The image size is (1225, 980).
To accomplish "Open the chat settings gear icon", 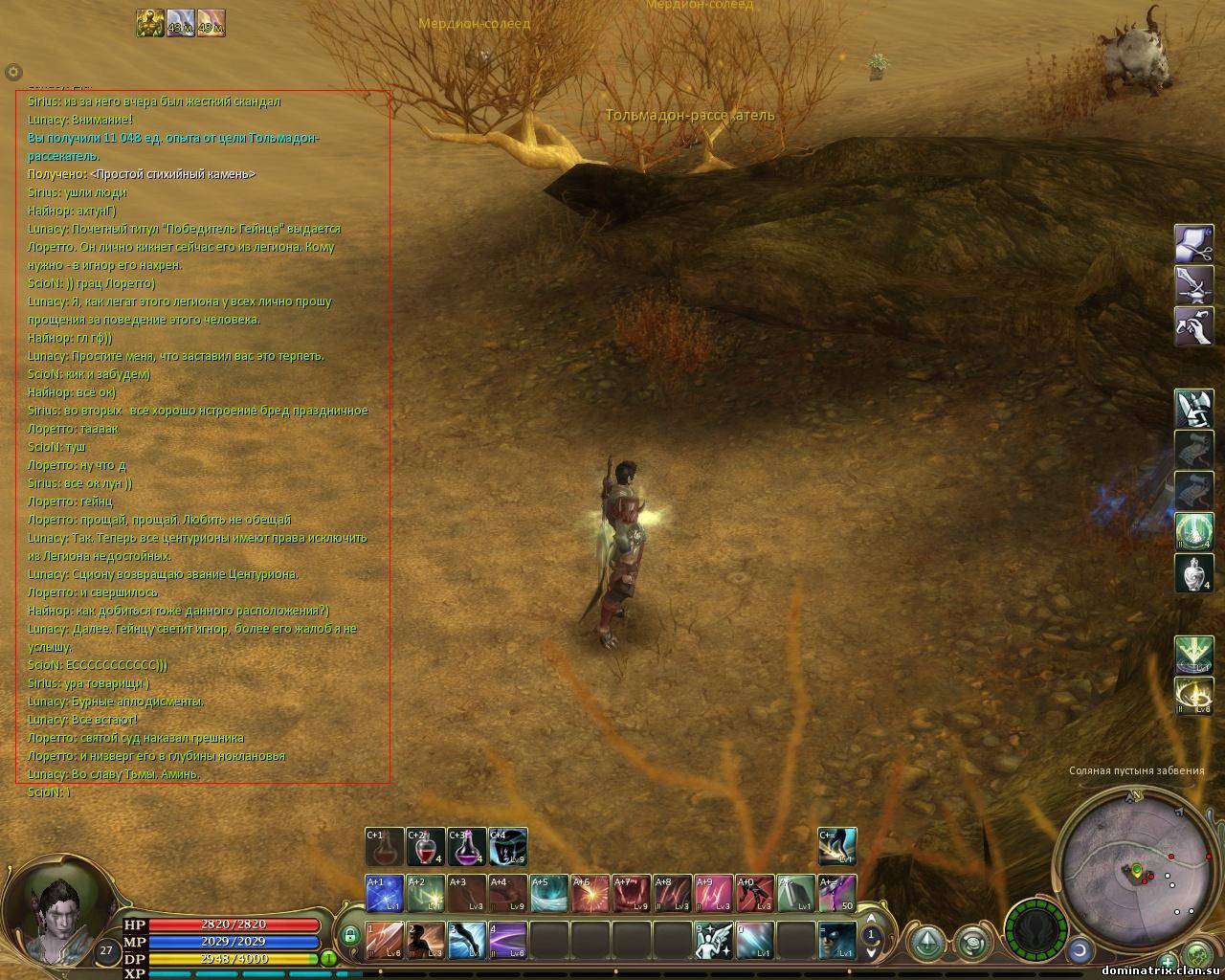I will [13, 72].
